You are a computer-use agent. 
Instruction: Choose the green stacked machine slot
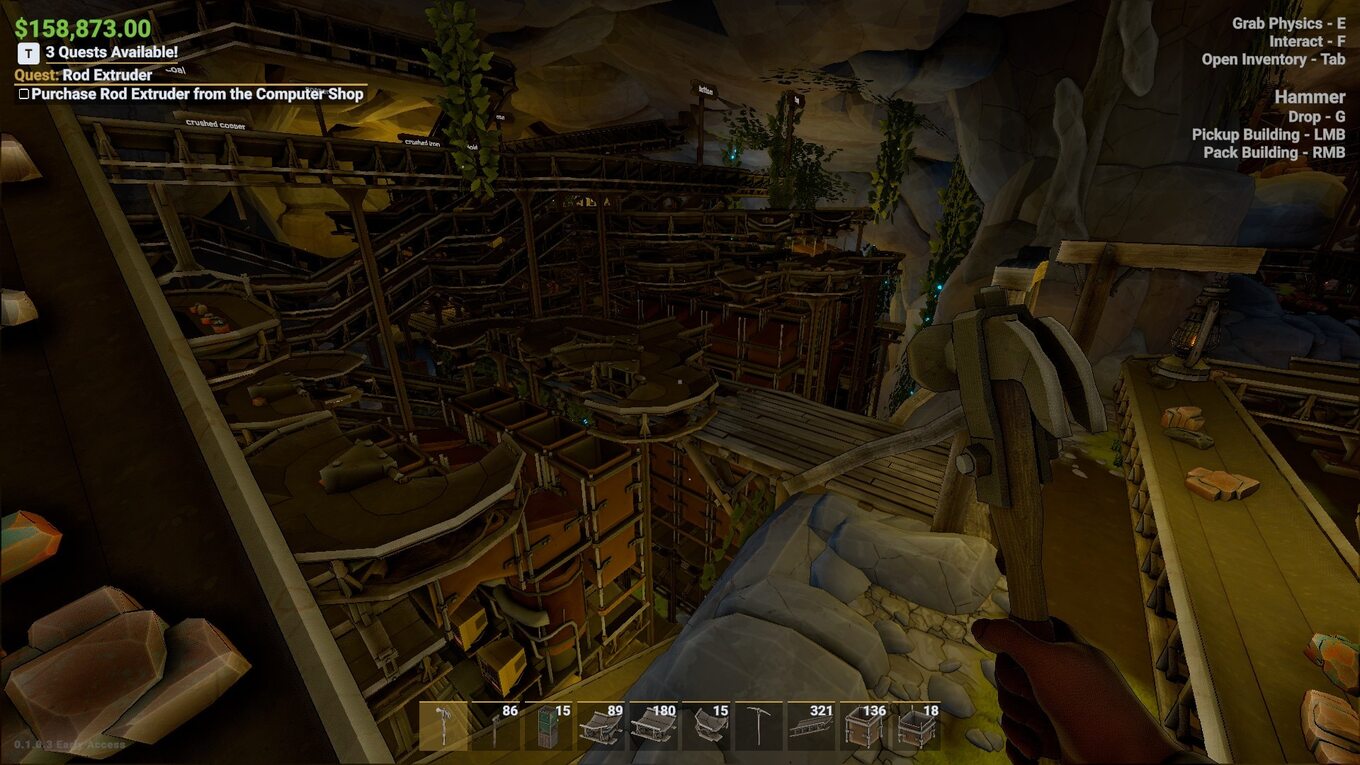548,726
